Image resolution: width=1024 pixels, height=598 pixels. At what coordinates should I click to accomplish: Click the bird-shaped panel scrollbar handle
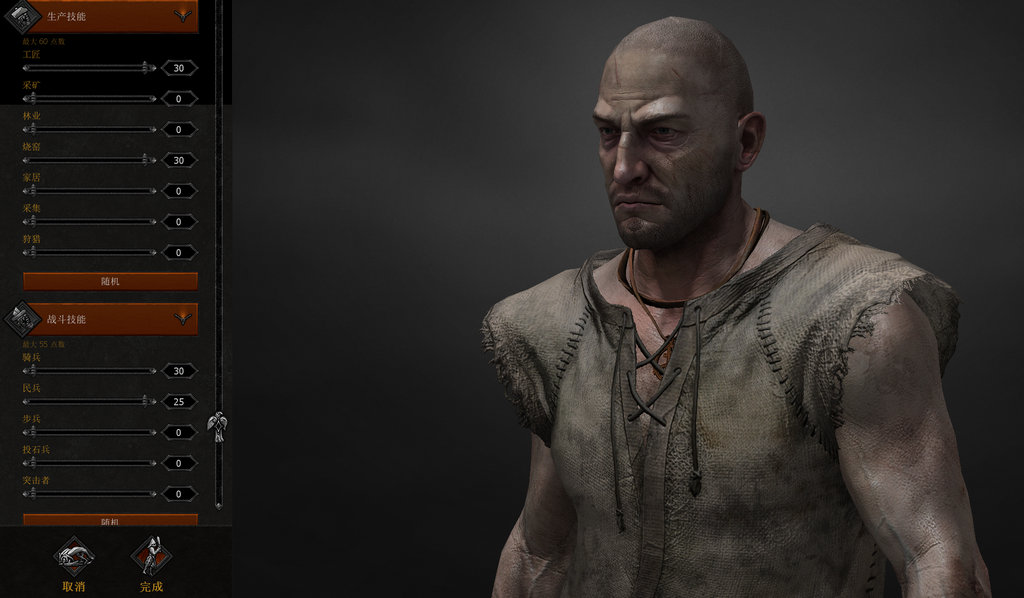(x=216, y=426)
